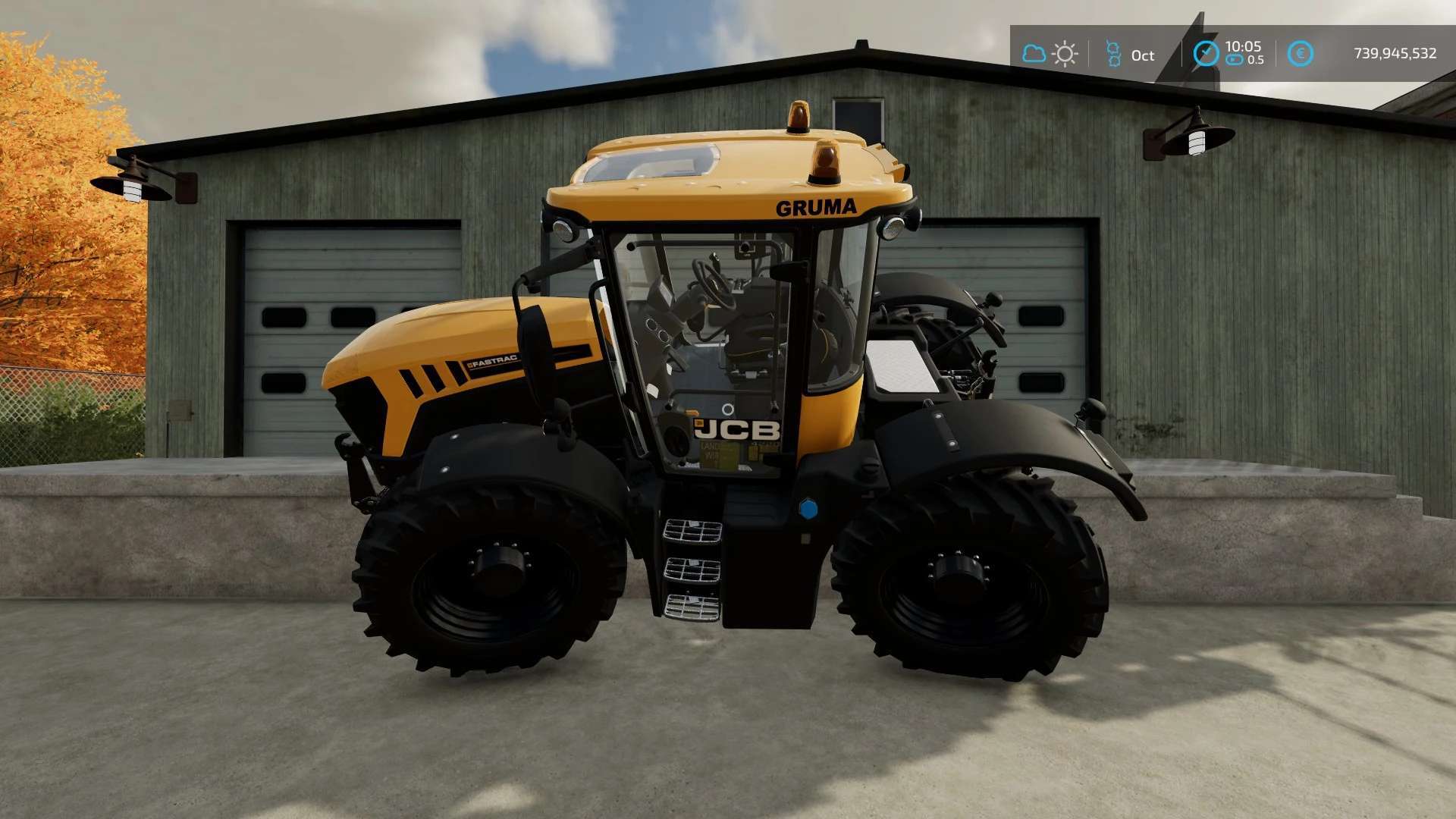Click the sun weather icon
The image size is (1456, 819).
coord(1065,54)
